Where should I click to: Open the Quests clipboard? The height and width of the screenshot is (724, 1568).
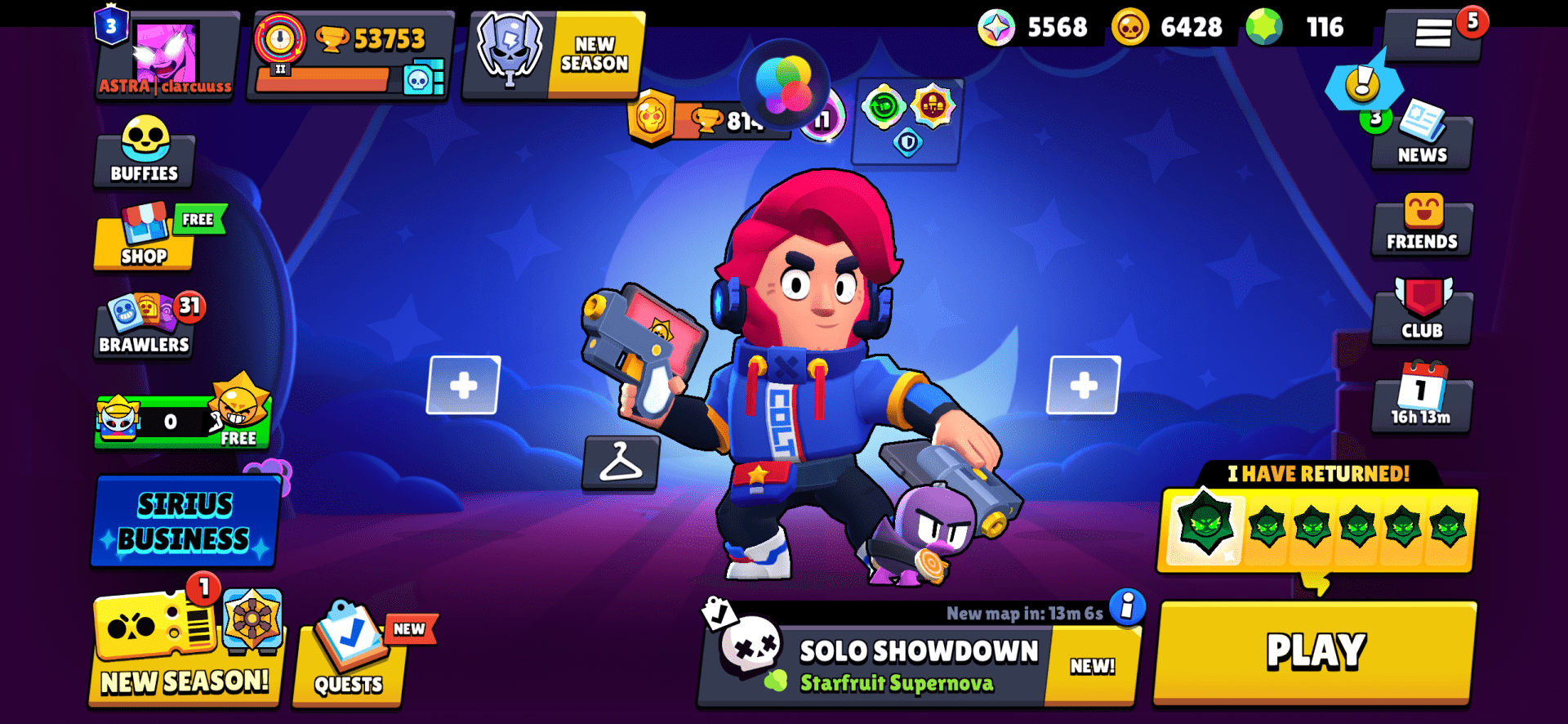(x=353, y=662)
